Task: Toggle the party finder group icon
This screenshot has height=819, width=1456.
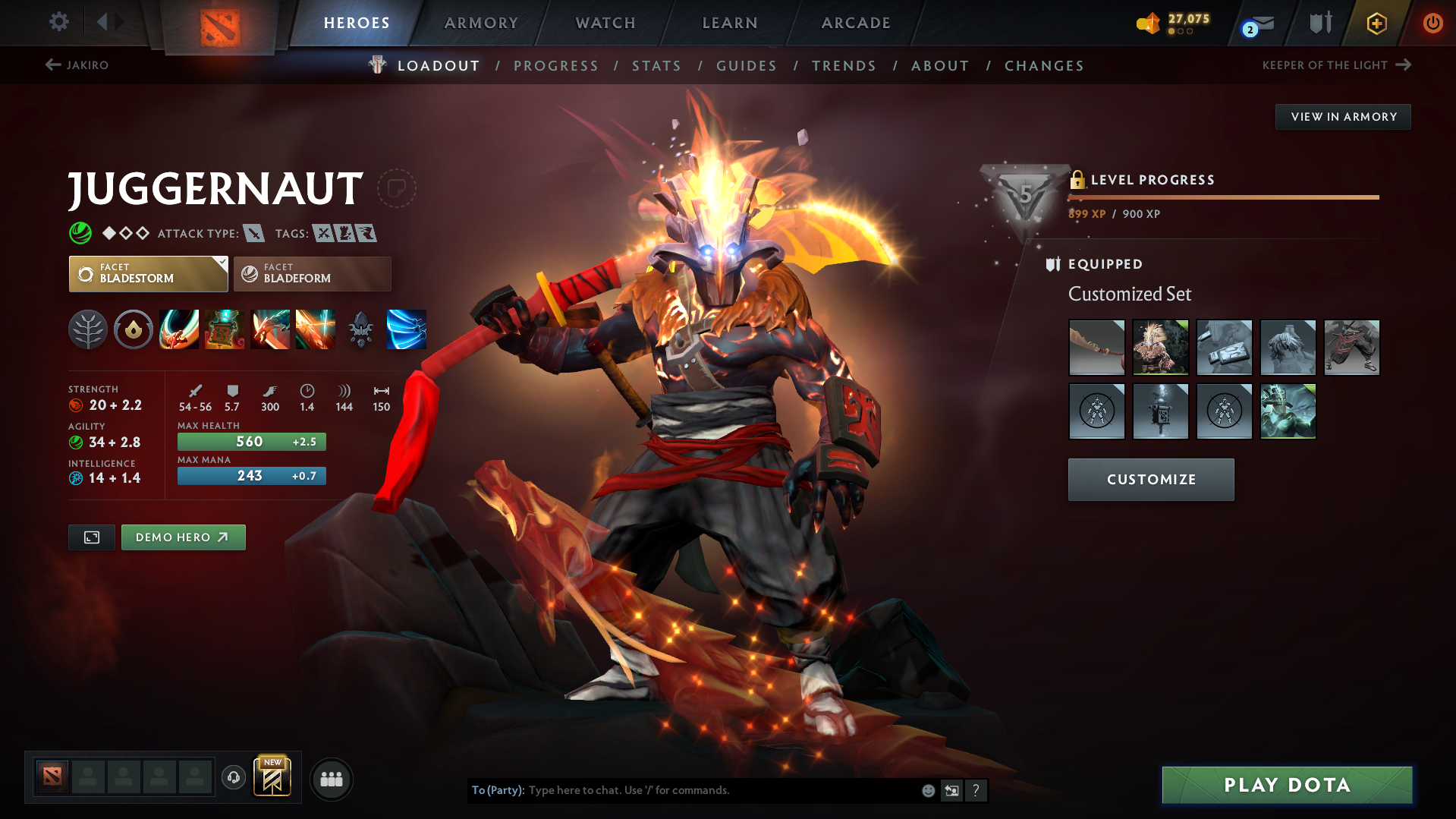Action: (331, 779)
